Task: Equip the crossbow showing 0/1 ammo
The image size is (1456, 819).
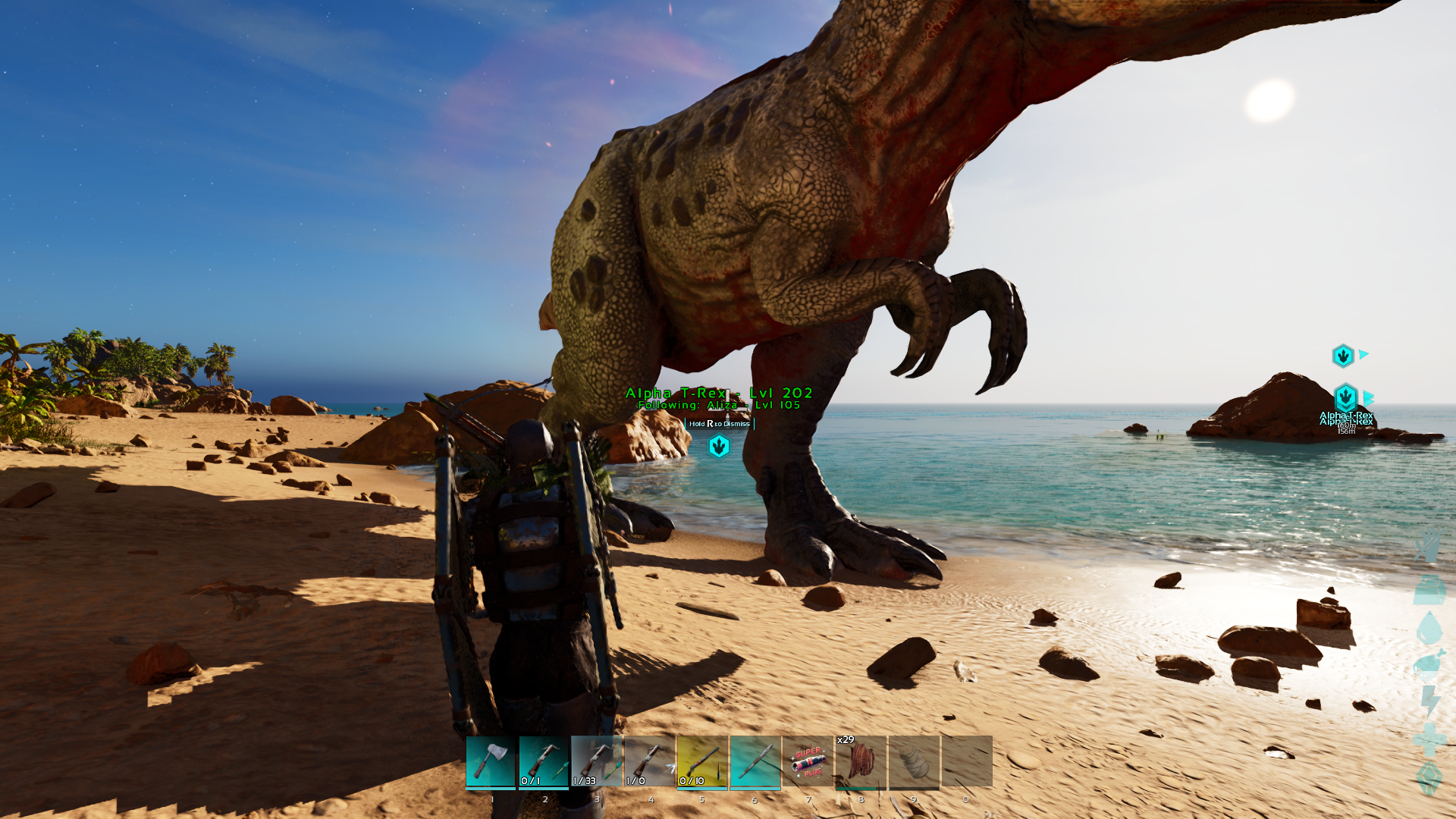Action: (544, 761)
